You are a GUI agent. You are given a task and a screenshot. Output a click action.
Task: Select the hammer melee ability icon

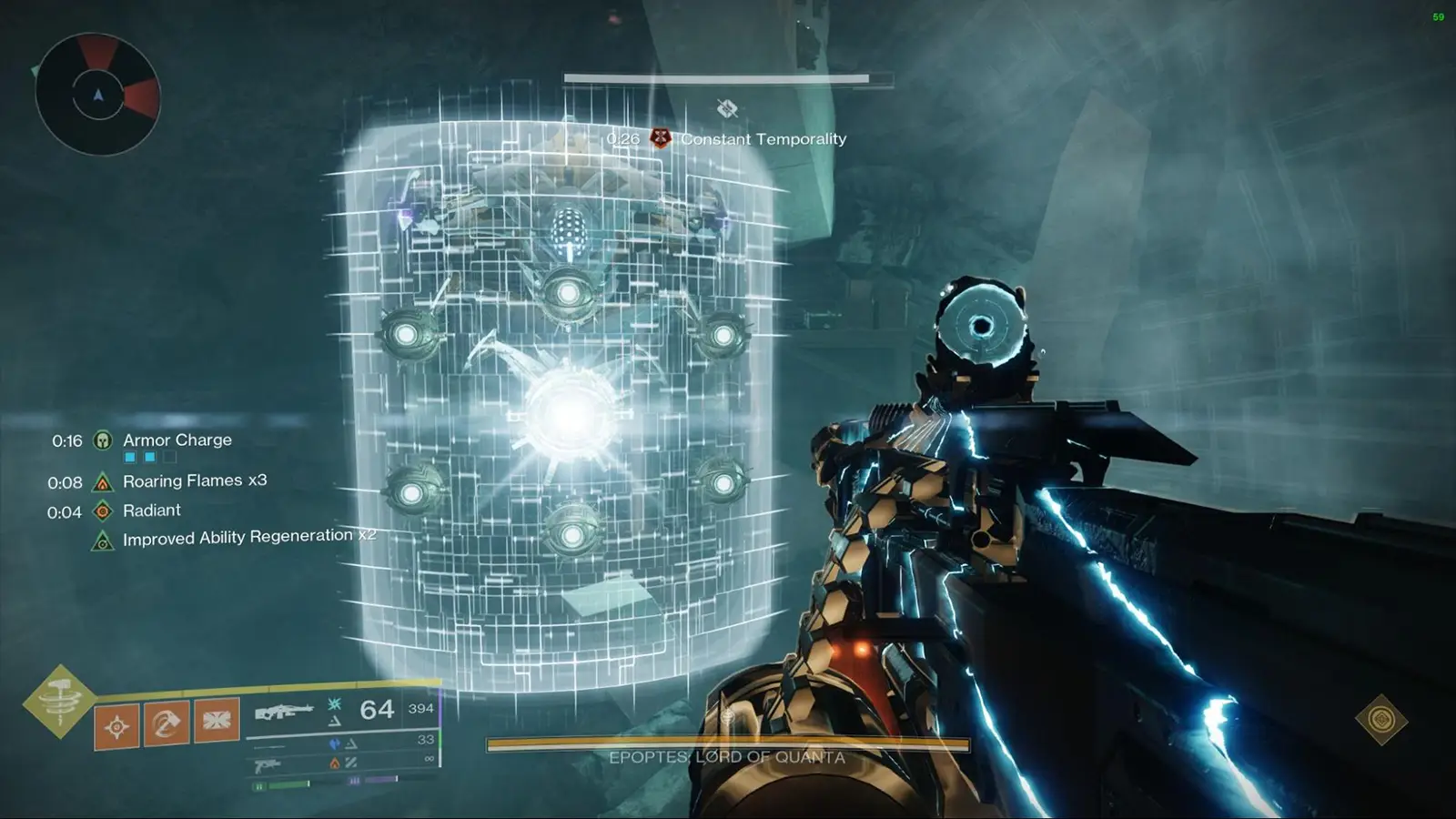pyautogui.click(x=166, y=724)
